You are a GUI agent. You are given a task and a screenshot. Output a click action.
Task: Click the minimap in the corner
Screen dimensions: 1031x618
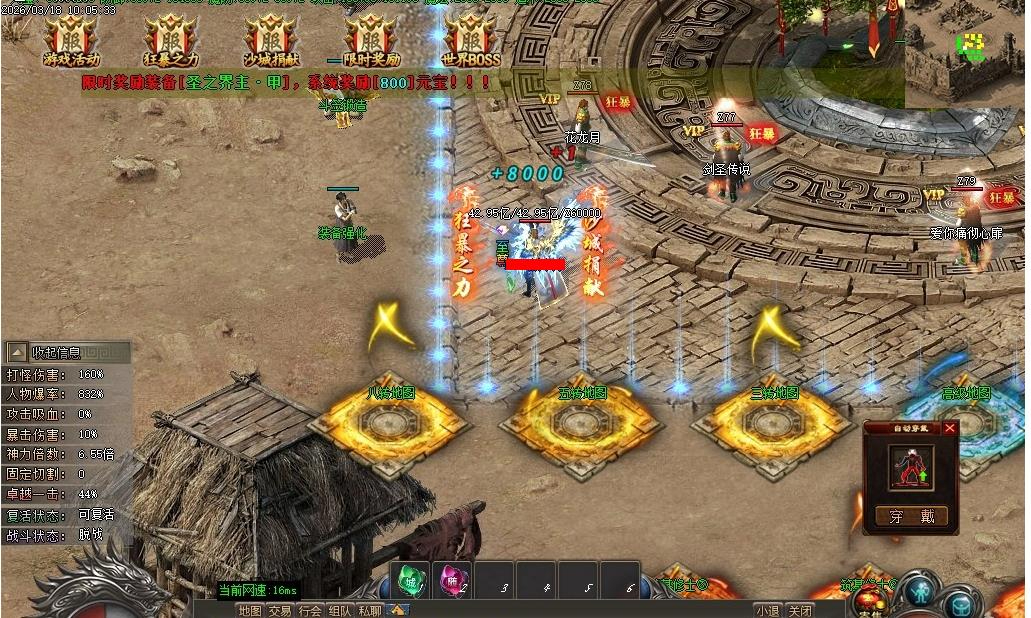coord(965,50)
